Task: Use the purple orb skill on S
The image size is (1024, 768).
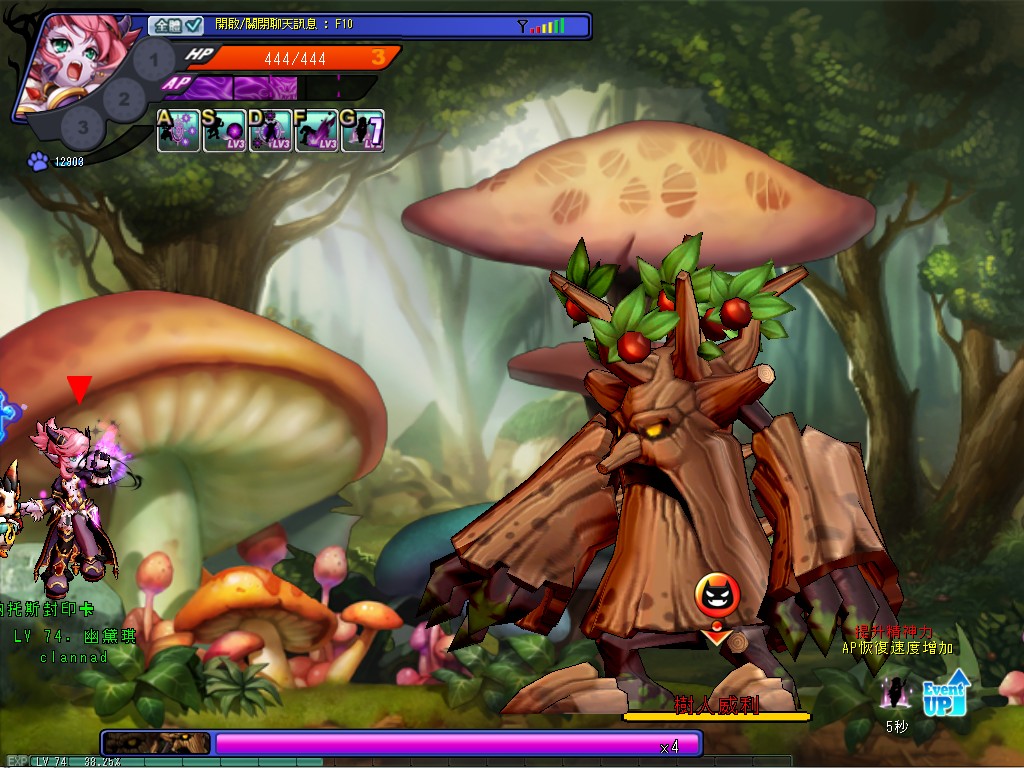Action: (224, 131)
